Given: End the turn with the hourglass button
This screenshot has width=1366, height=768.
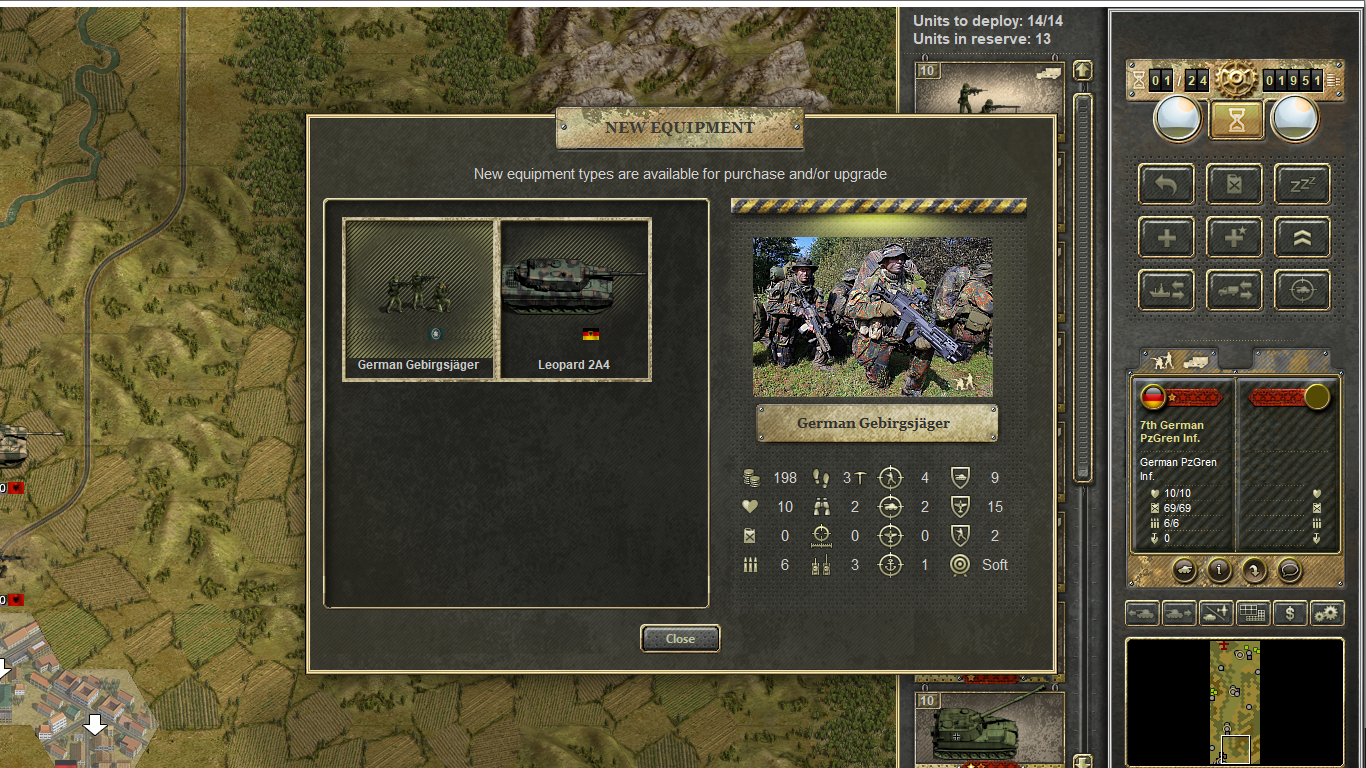Looking at the screenshot, I should click(1237, 120).
